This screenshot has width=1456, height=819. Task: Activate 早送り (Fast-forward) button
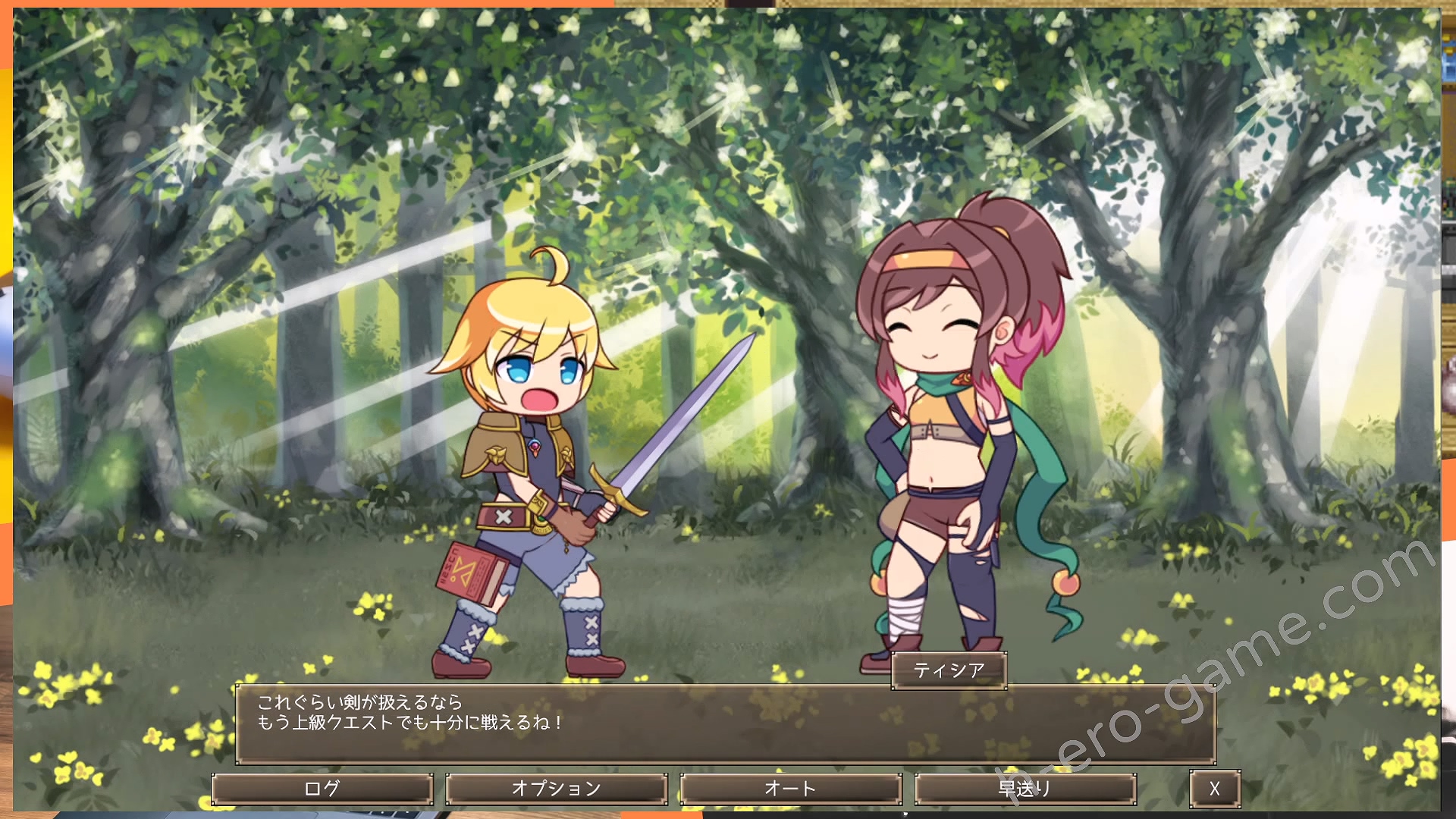click(x=1025, y=789)
